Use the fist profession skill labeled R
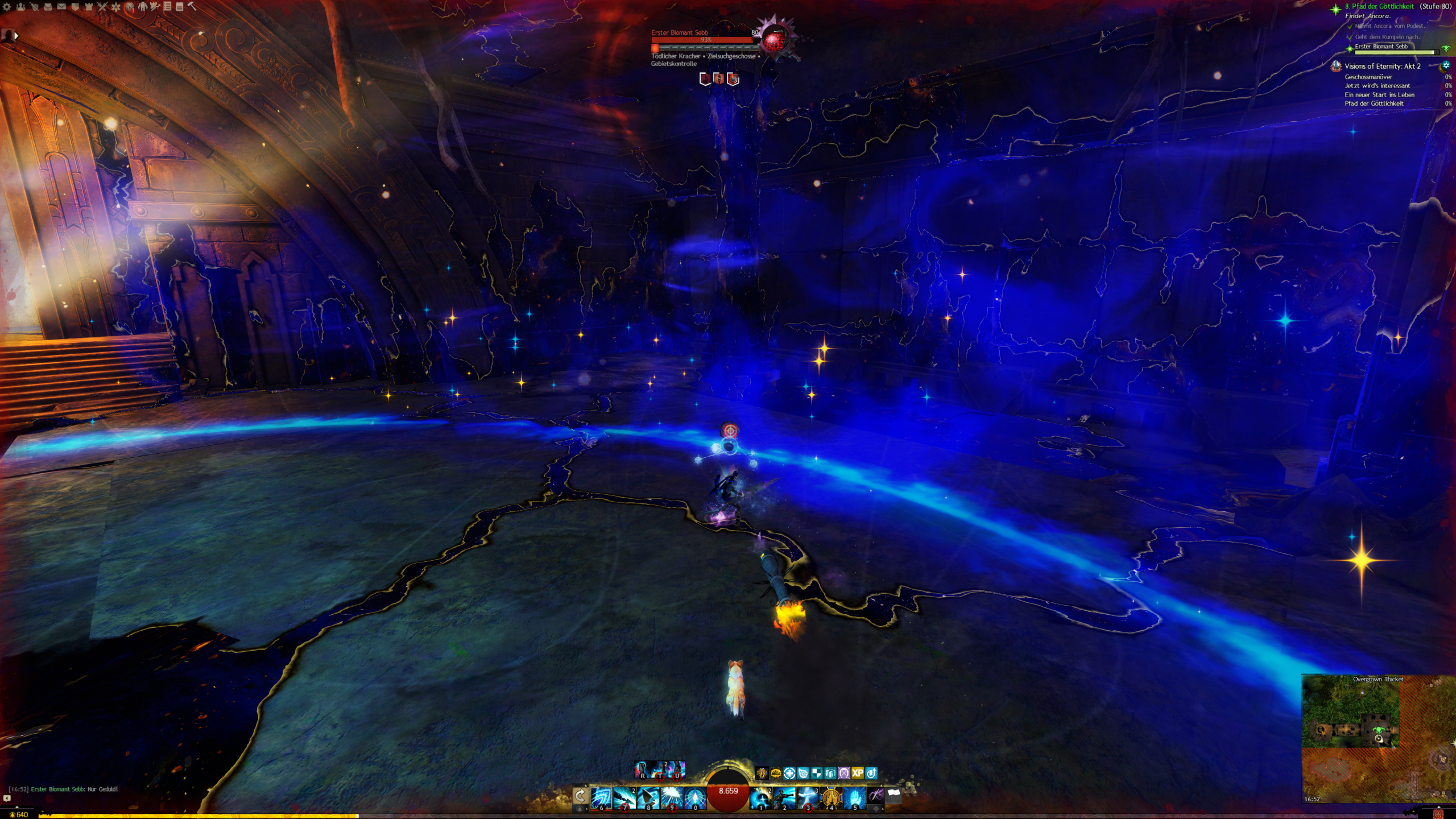The height and width of the screenshot is (819, 1456). tap(642, 770)
